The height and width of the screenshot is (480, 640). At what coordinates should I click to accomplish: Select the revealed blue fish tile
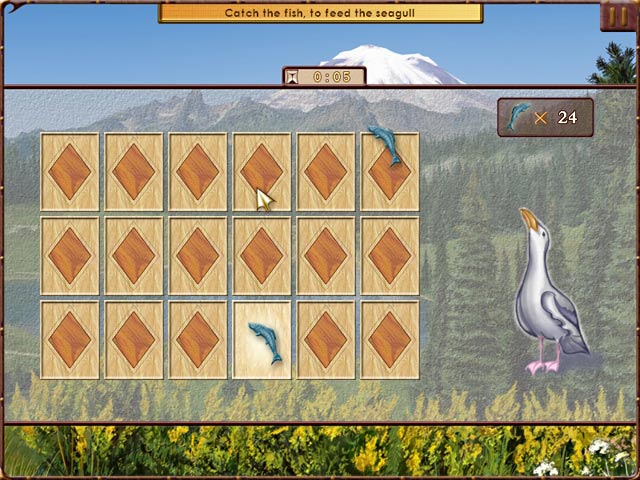[x=262, y=340]
